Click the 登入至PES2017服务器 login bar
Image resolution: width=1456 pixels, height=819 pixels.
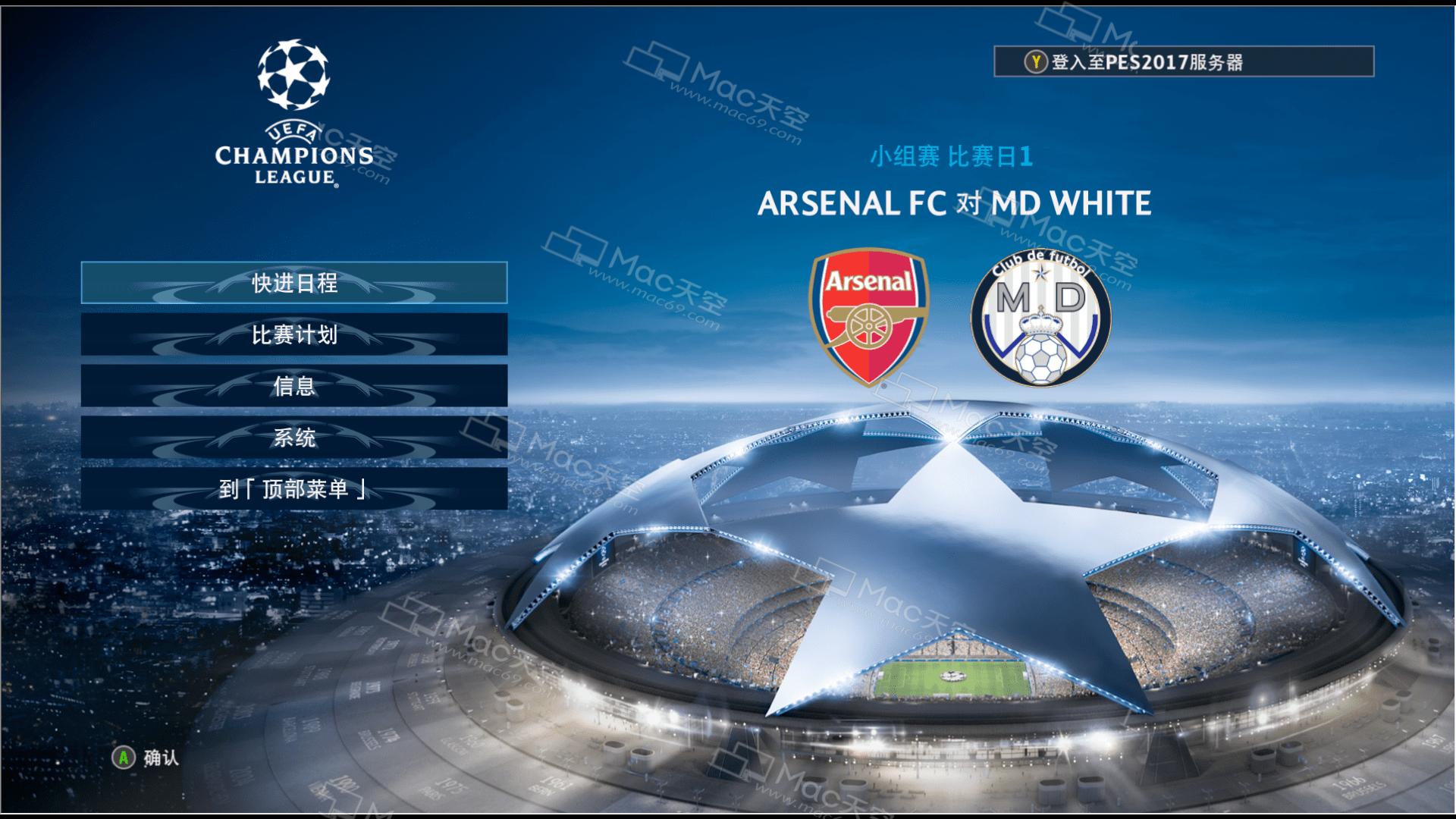tap(1183, 62)
